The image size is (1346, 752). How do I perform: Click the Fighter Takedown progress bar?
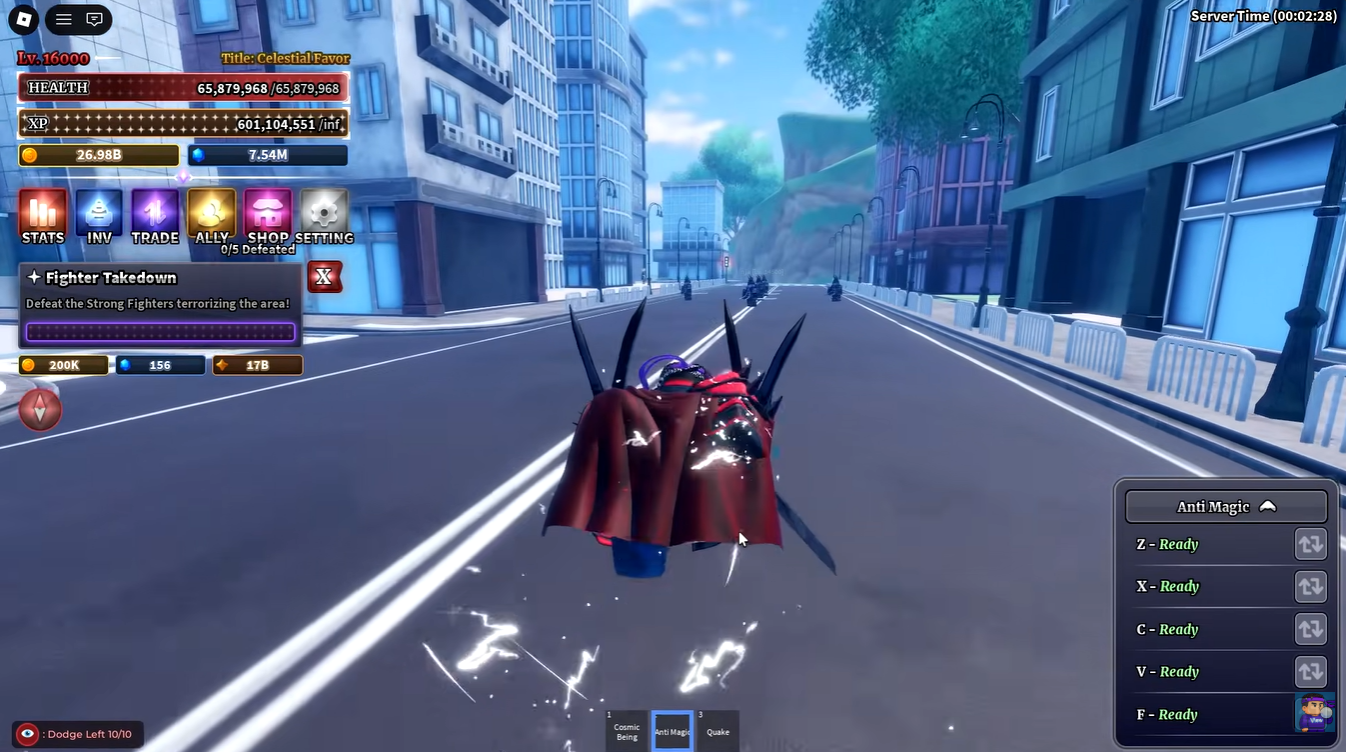(160, 330)
